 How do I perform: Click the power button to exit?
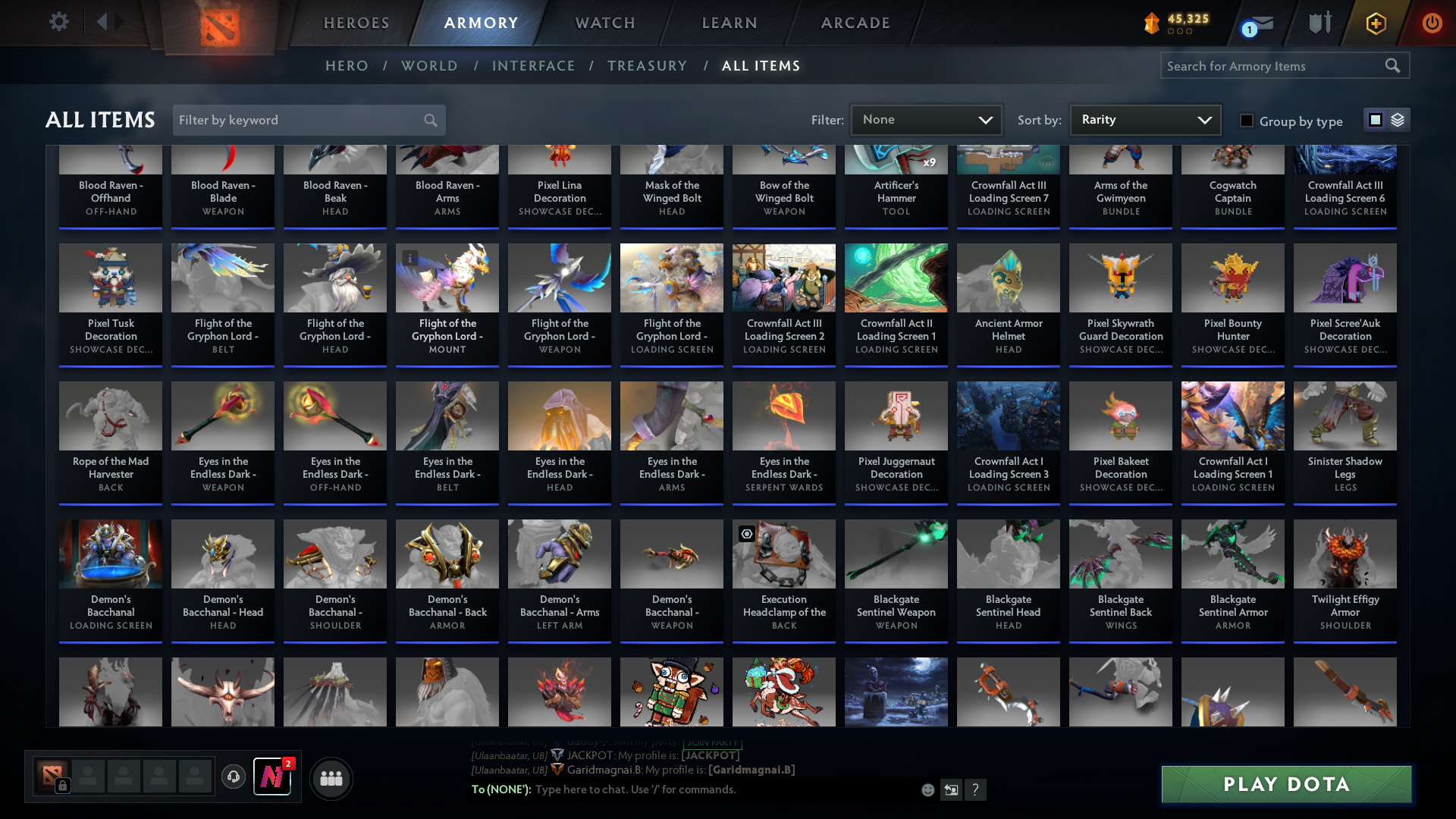point(1432,24)
